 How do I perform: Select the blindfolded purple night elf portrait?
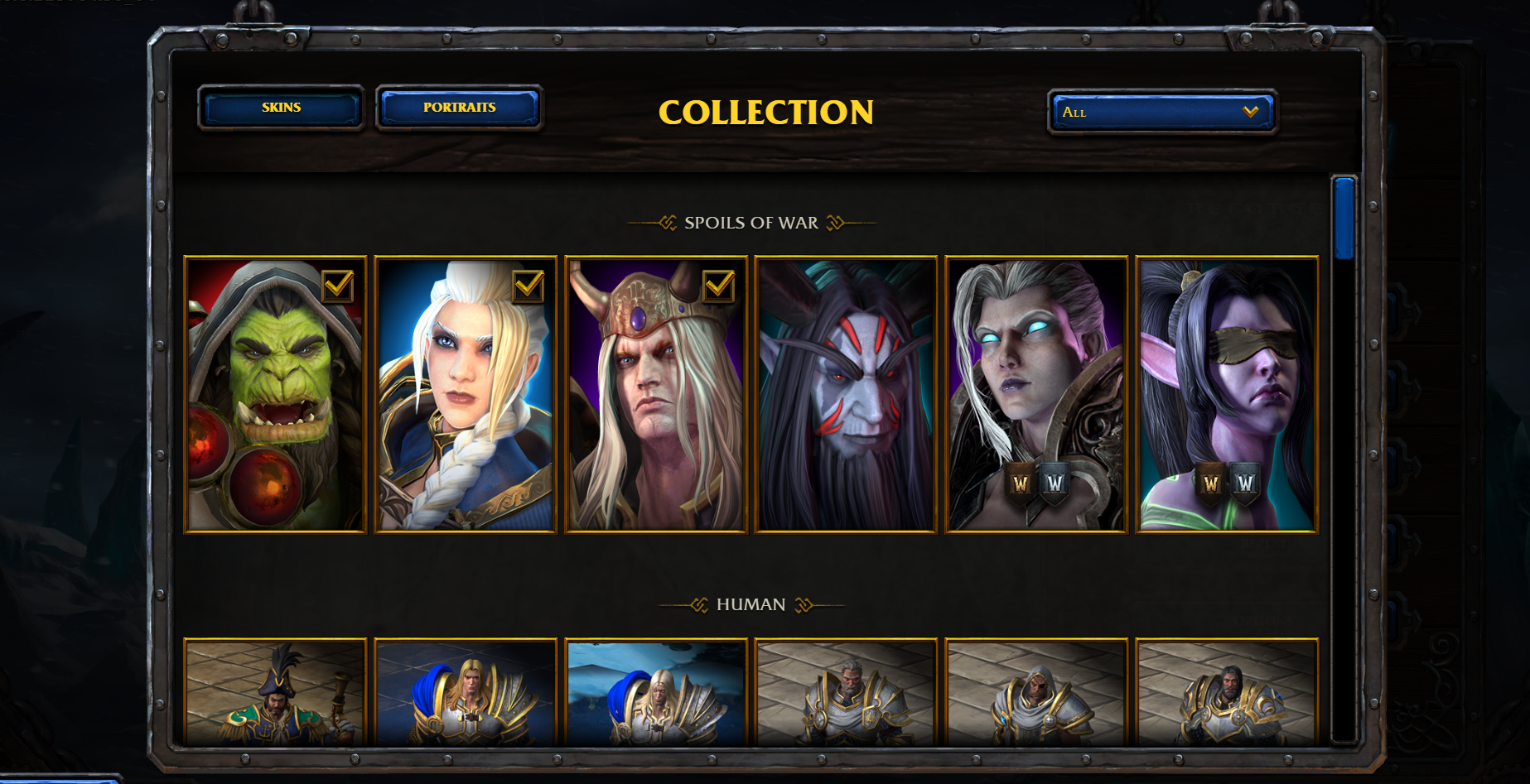click(x=1227, y=395)
